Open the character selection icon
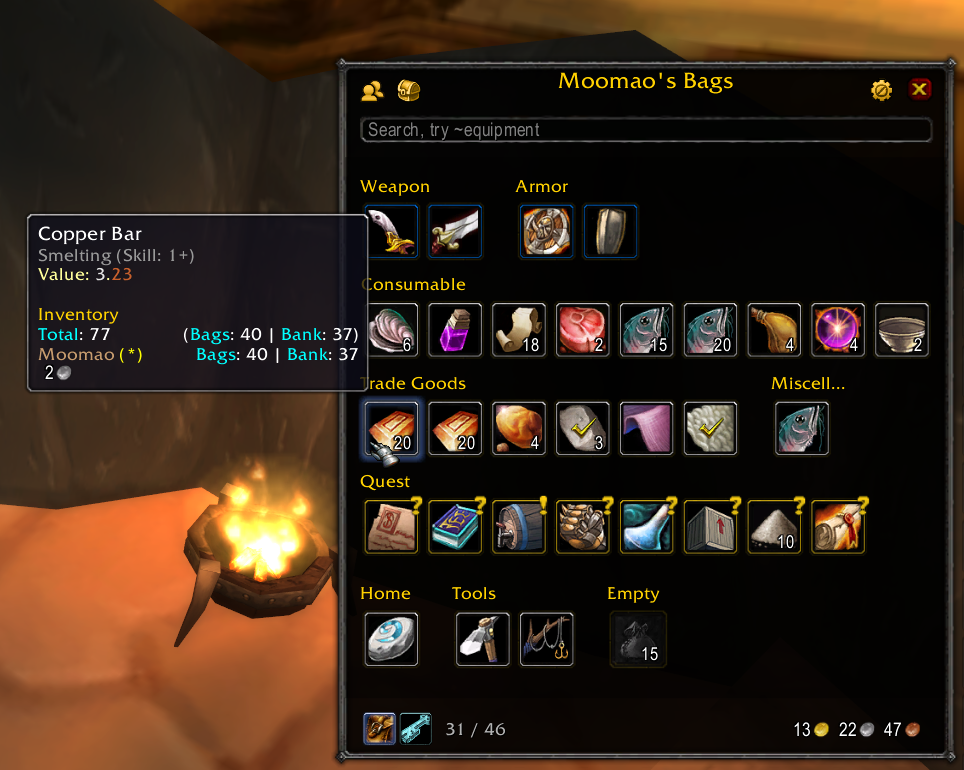Viewport: 964px width, 770px height. tap(372, 91)
